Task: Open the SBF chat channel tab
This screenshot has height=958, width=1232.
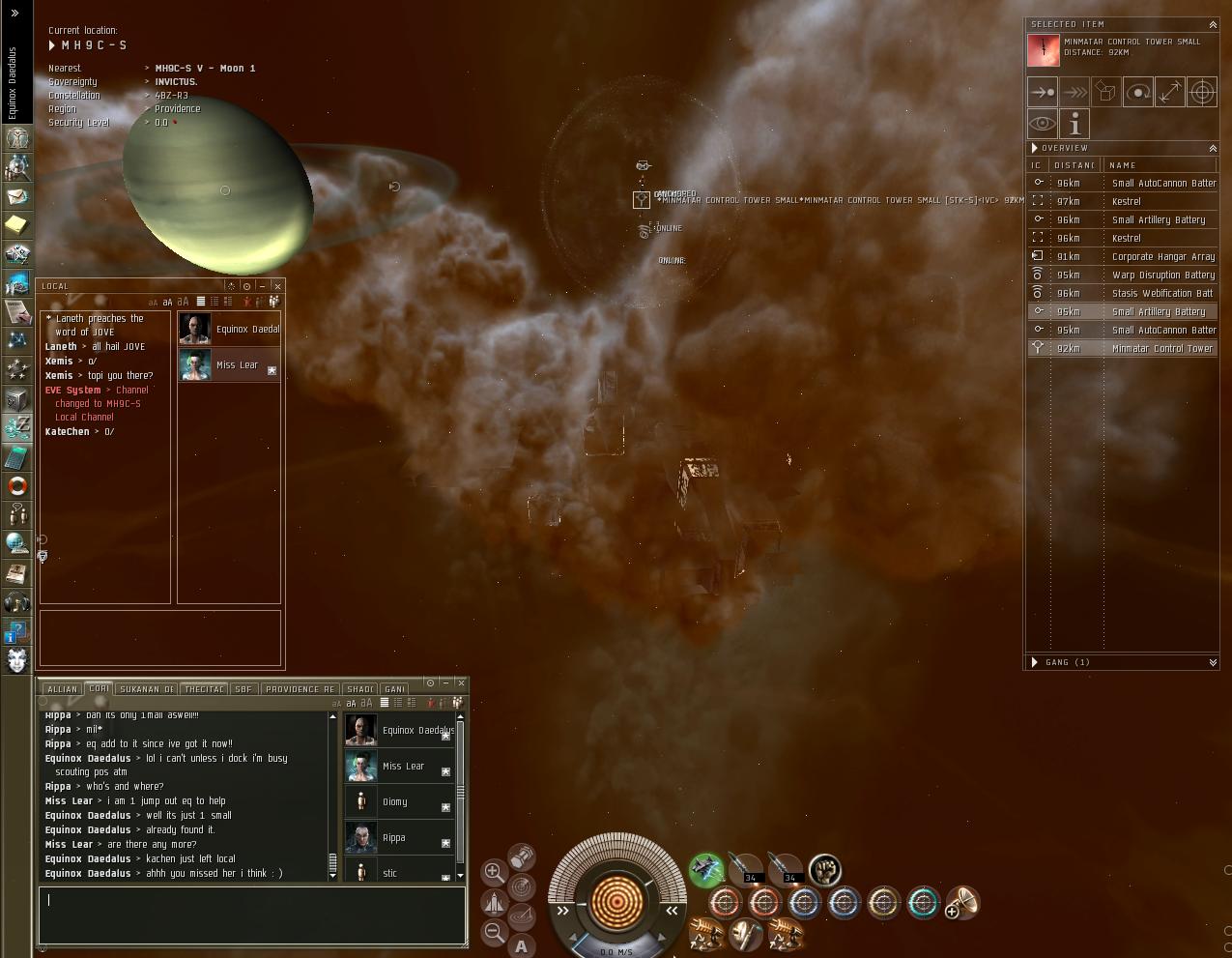Action: 243,689
